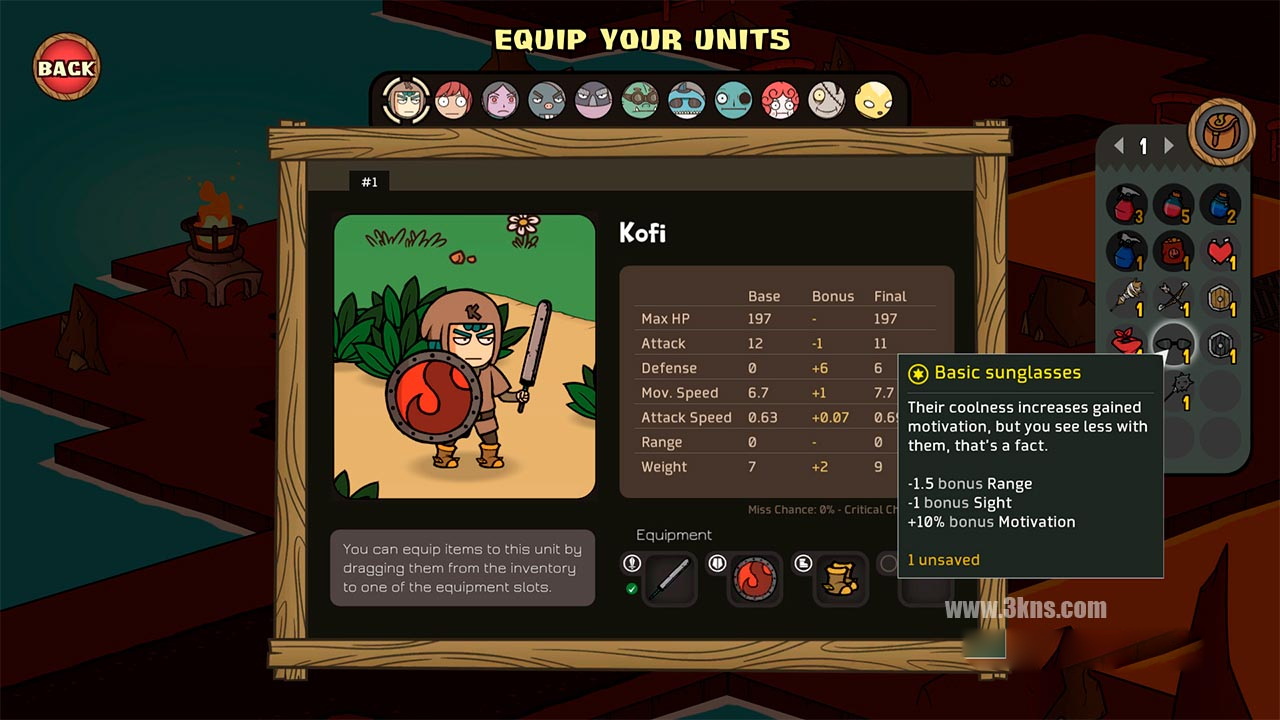Select the red-haired unit portrait
Screen dimensions: 1280x720
click(x=453, y=100)
